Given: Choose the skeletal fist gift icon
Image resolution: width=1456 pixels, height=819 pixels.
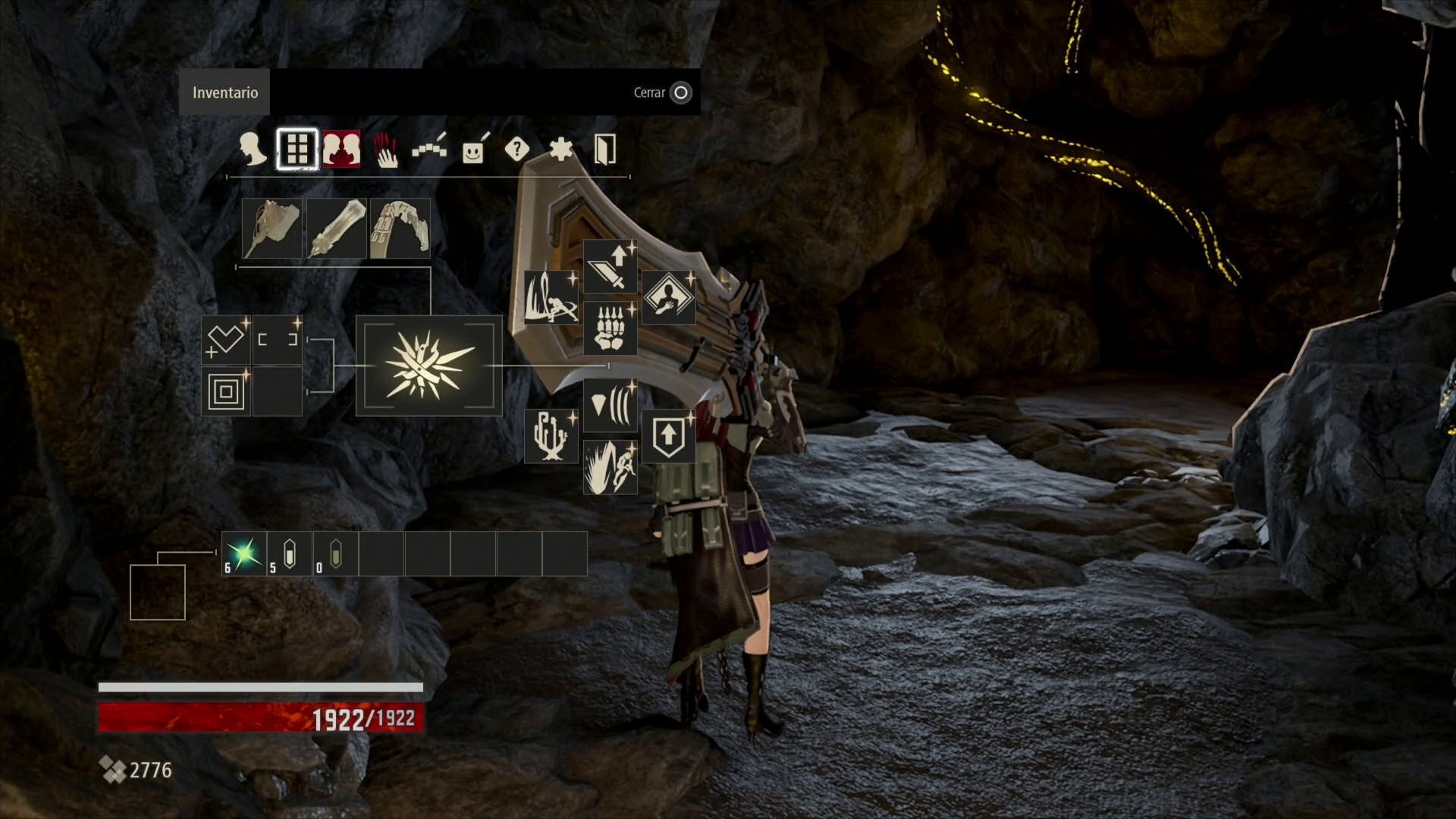Looking at the screenshot, I should click(610, 328).
